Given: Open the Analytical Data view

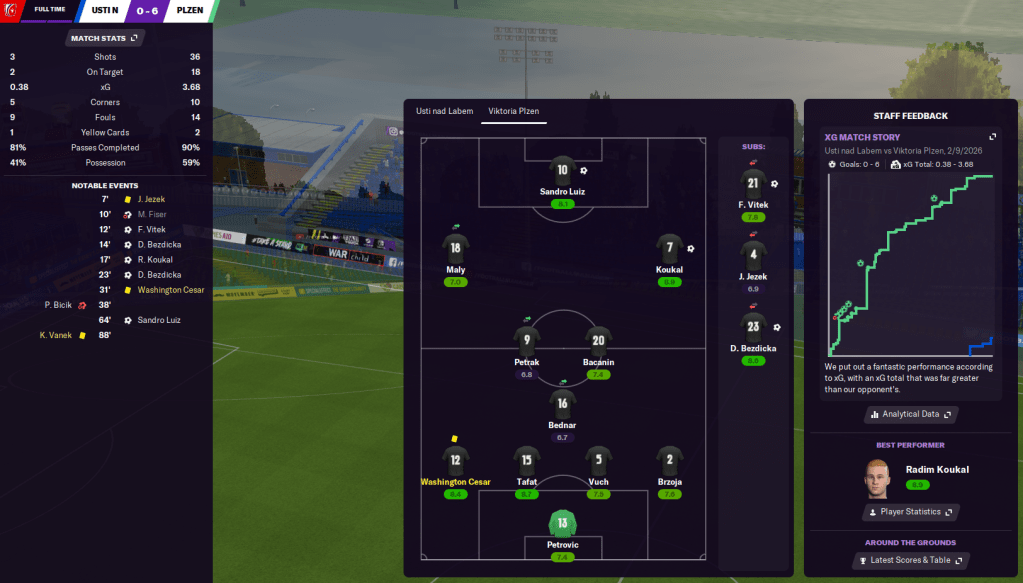Looking at the screenshot, I should coord(909,414).
